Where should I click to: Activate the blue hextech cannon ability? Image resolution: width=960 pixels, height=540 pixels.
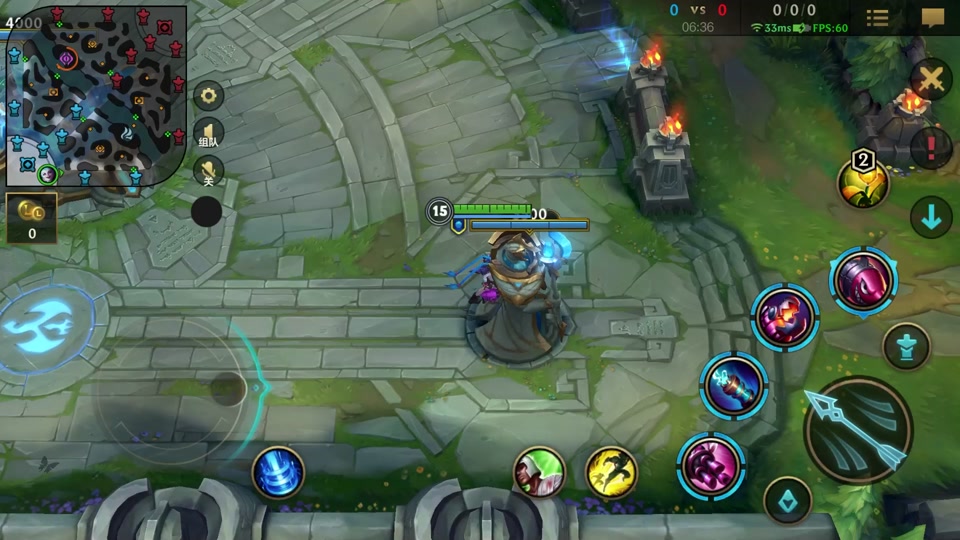point(734,386)
